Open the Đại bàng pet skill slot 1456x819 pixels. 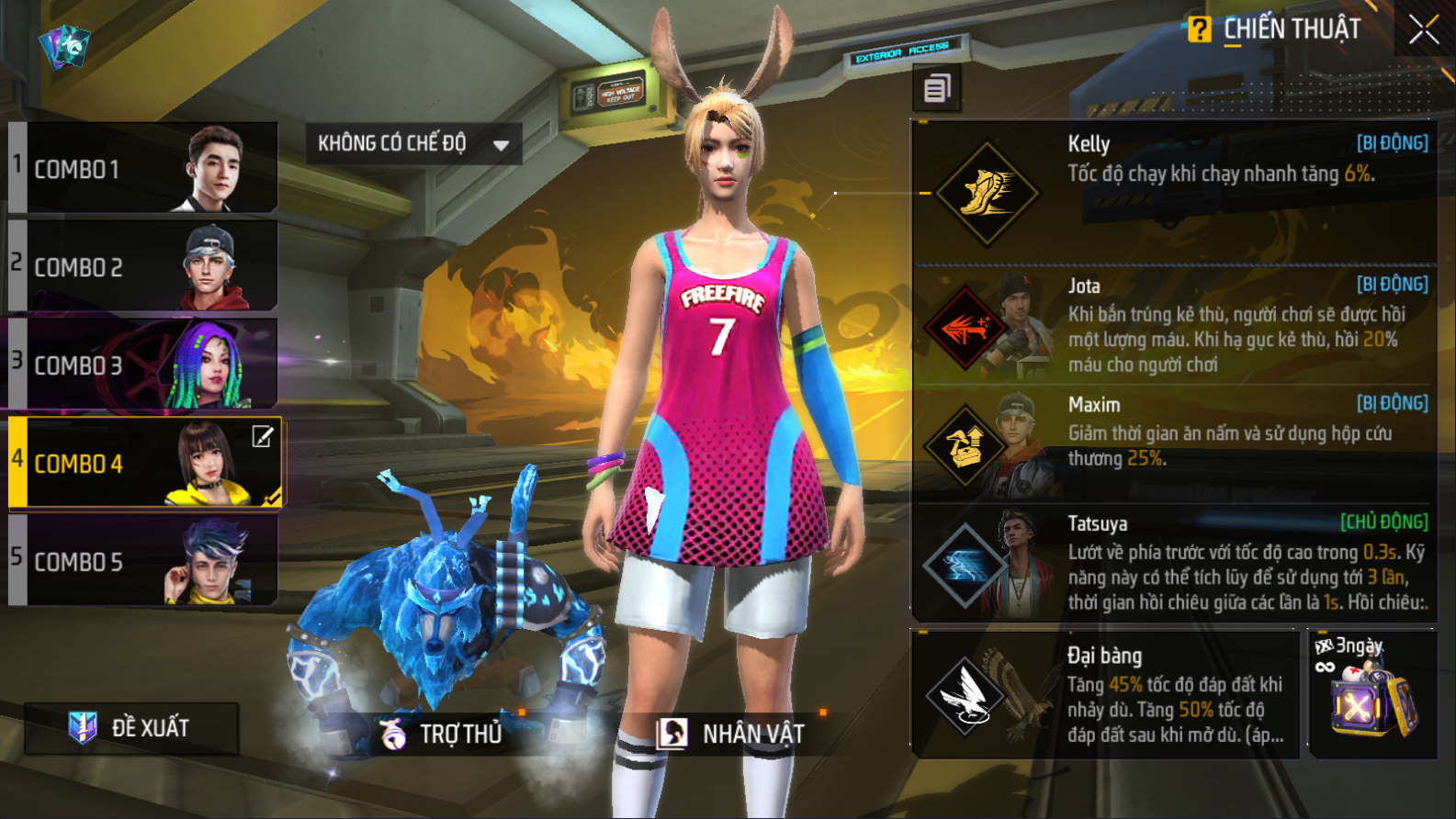pos(1105,694)
